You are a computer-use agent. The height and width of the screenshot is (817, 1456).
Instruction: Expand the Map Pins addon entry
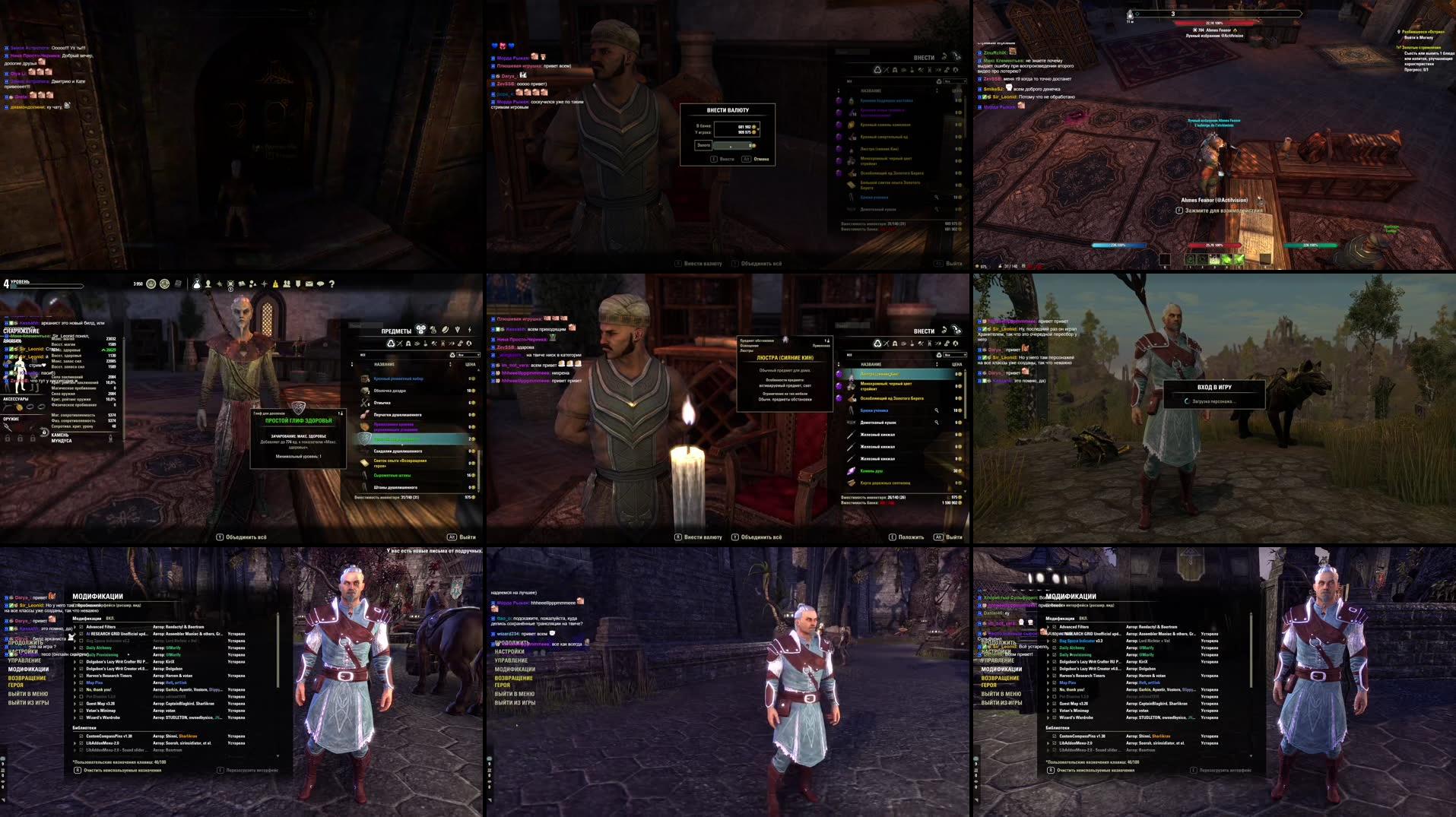(75, 682)
